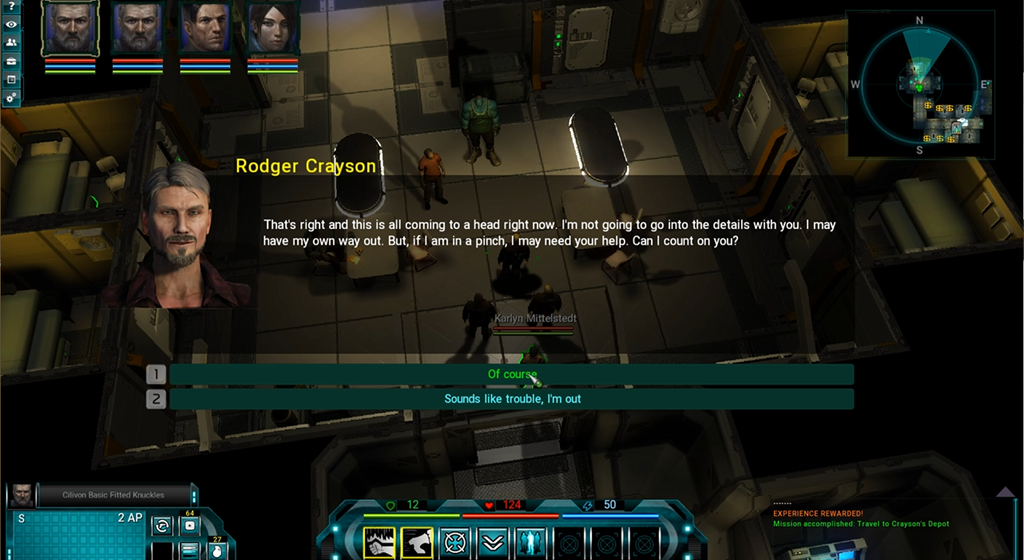
Task: Select the highlighted bearded man portrait
Action: (x=70, y=28)
